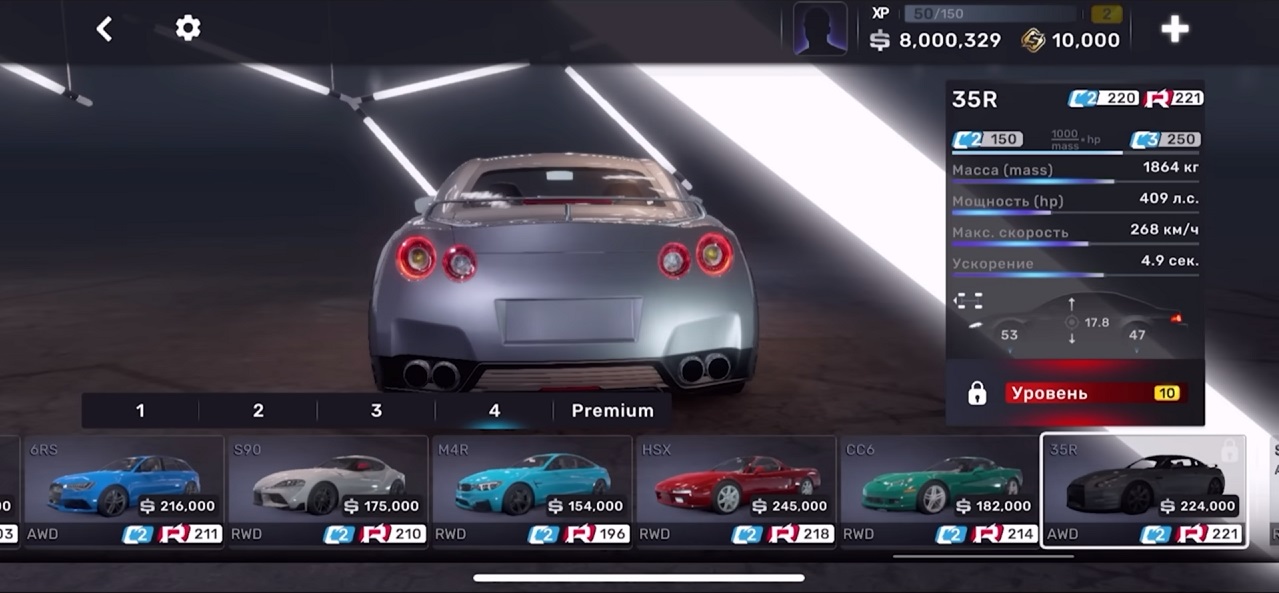Viewport: 1279px width, 593px height.
Task: Pick the cyan M4R car card
Action: coord(532,490)
